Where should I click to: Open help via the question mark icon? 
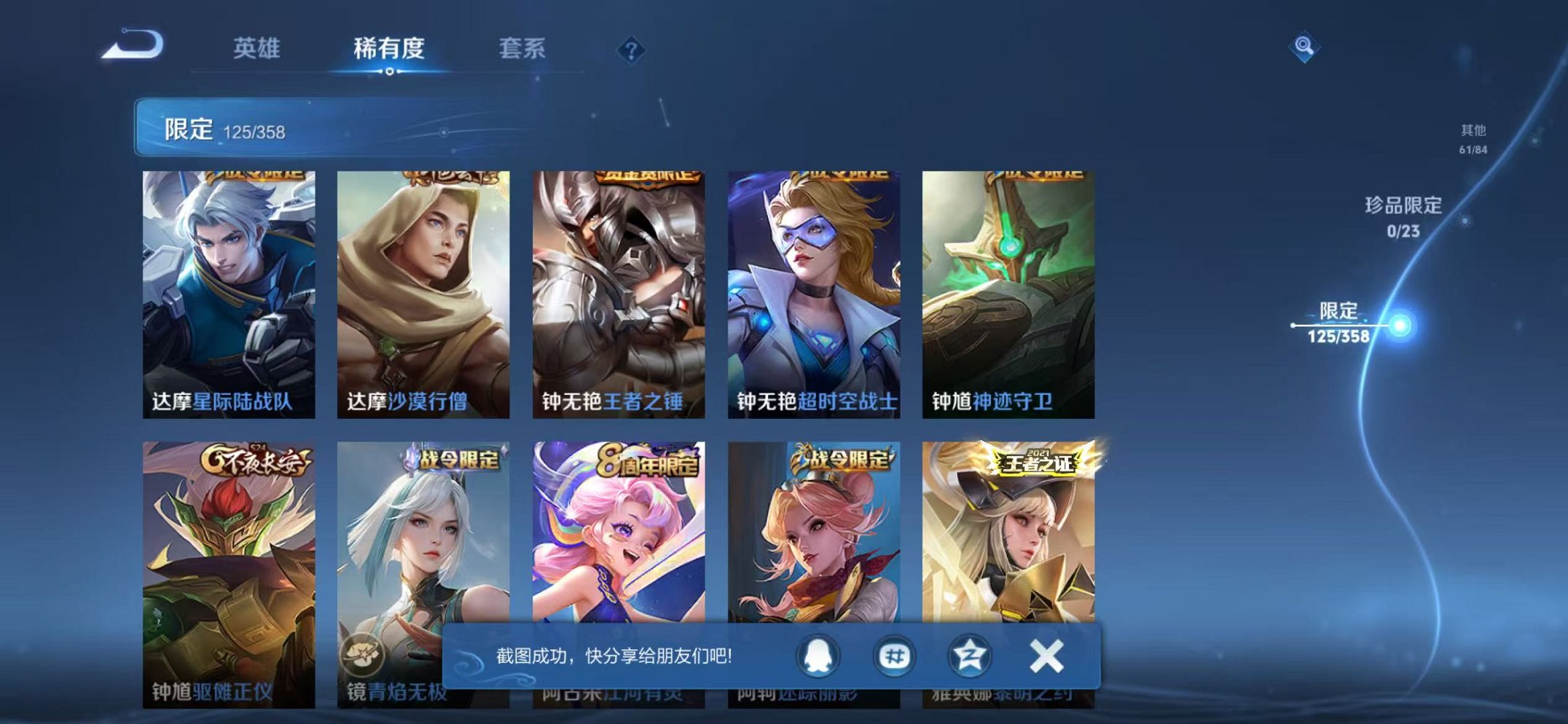click(632, 50)
